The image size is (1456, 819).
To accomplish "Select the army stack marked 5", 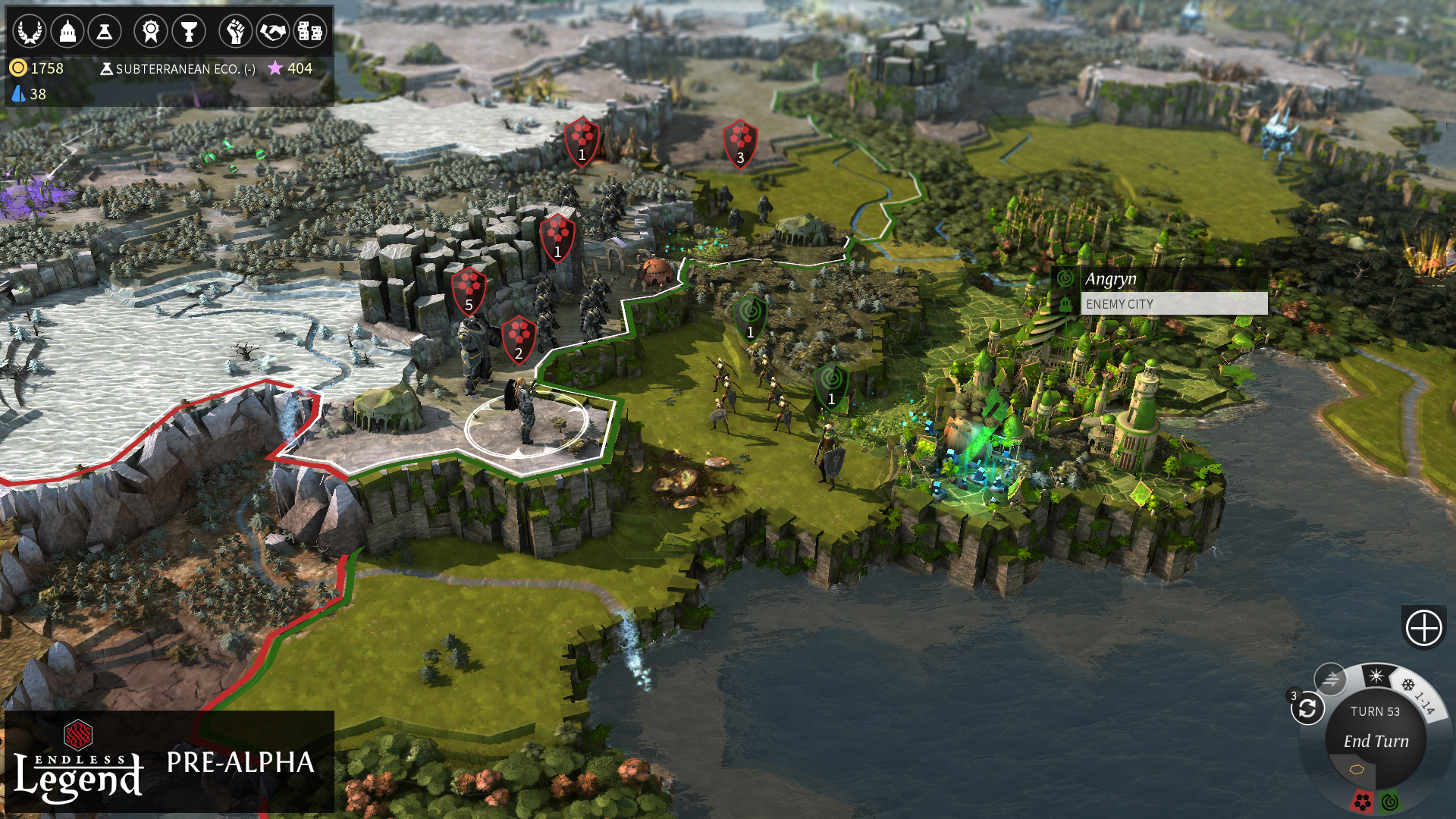I will point(469,290).
